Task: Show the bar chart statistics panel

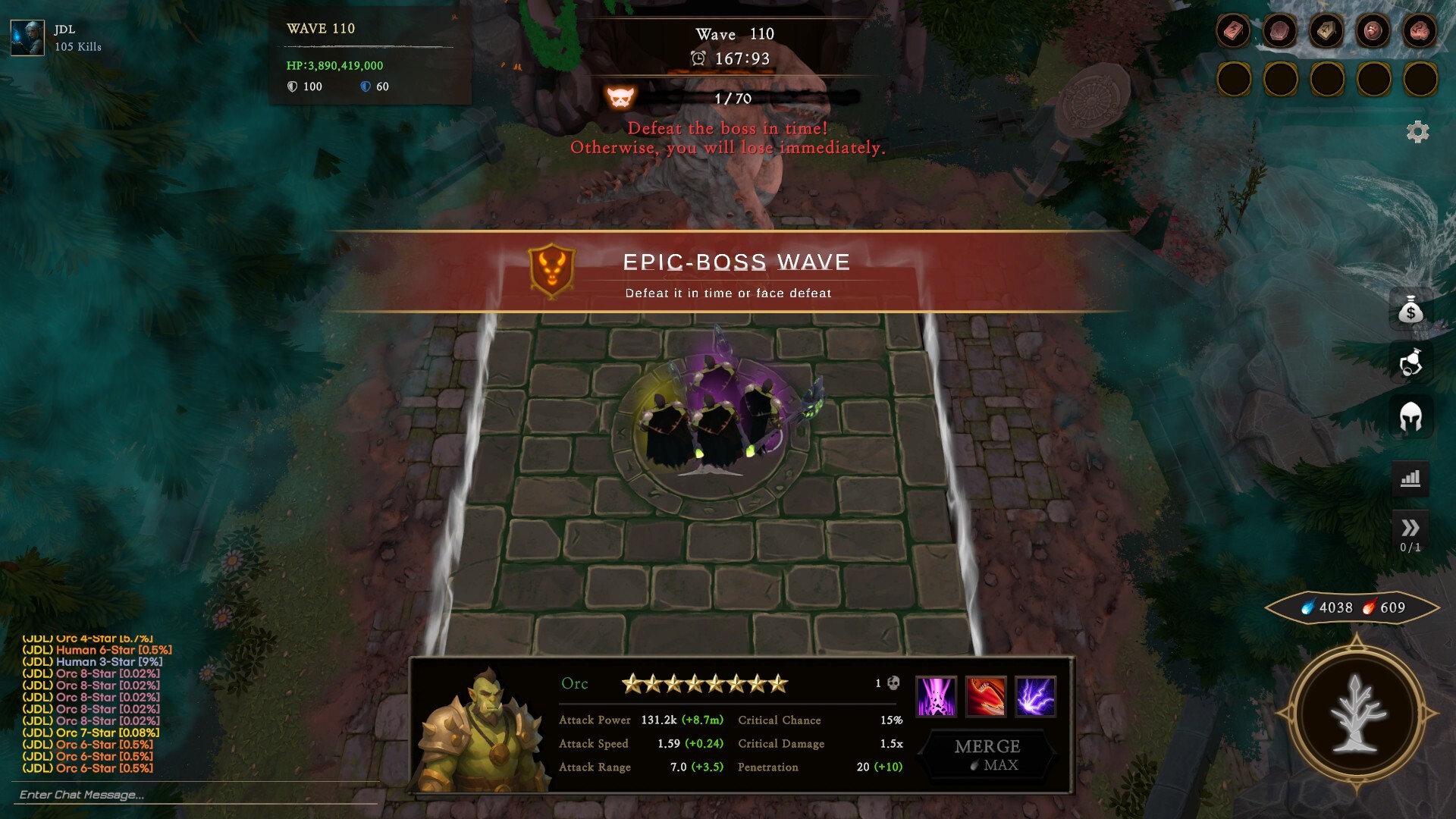Action: (1410, 479)
